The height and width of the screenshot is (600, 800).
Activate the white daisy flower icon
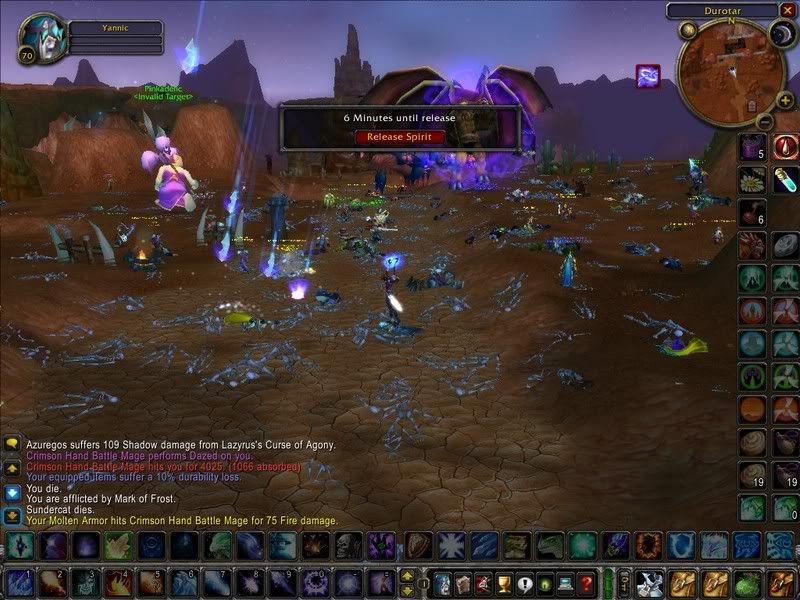(752, 180)
